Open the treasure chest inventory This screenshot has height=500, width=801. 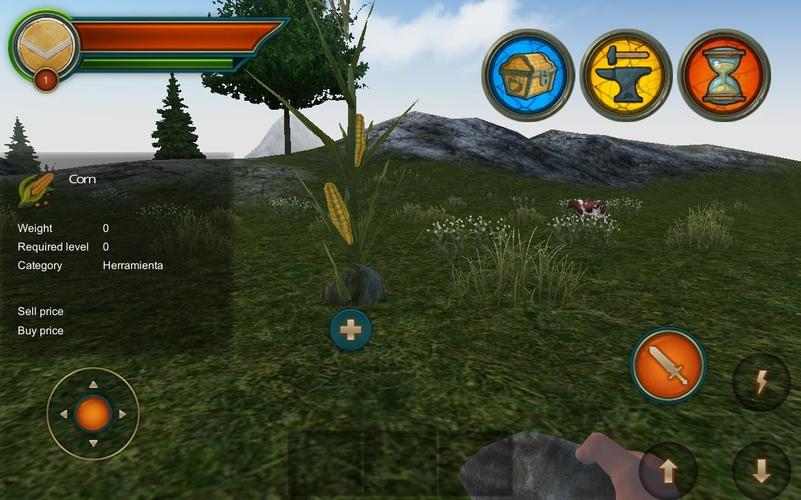[527, 75]
